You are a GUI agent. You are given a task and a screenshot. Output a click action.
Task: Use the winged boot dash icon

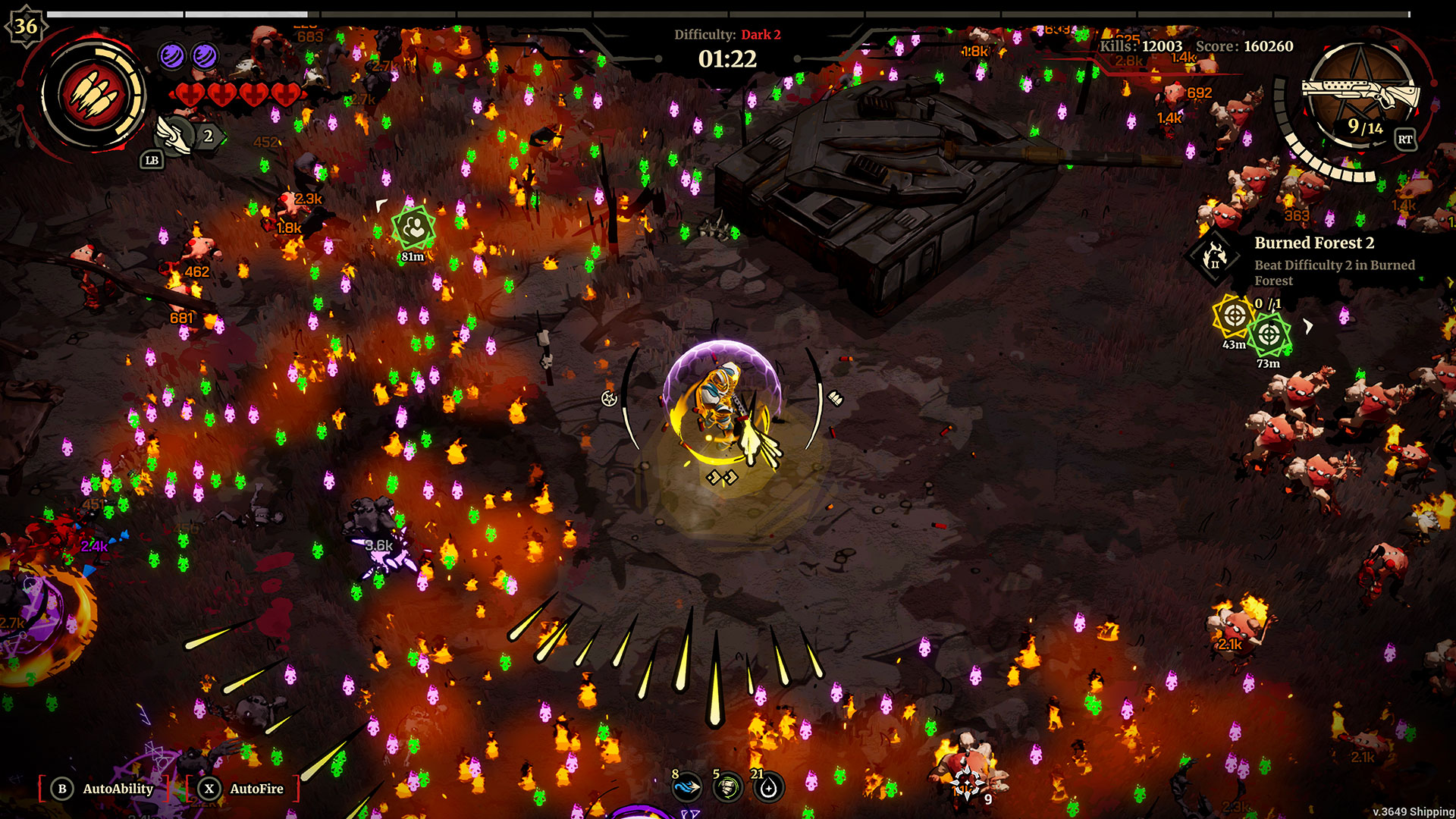(174, 135)
